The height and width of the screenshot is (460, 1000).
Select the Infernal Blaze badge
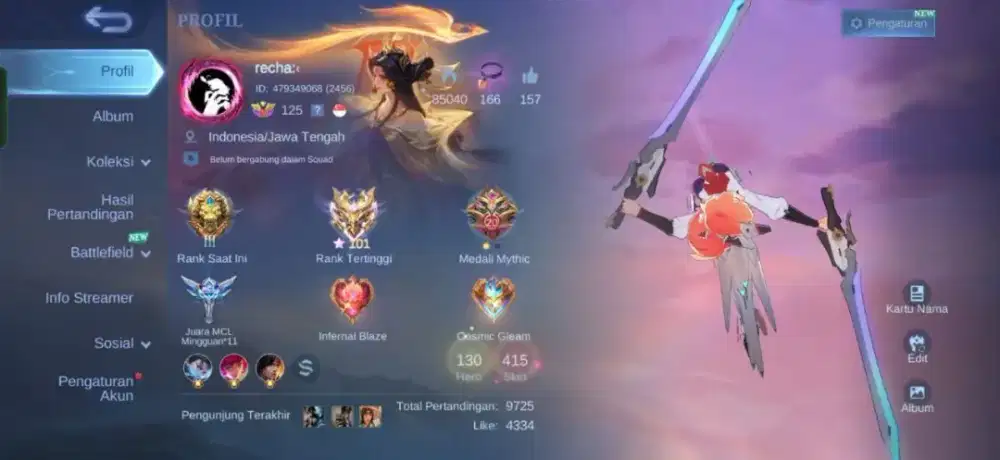point(352,298)
